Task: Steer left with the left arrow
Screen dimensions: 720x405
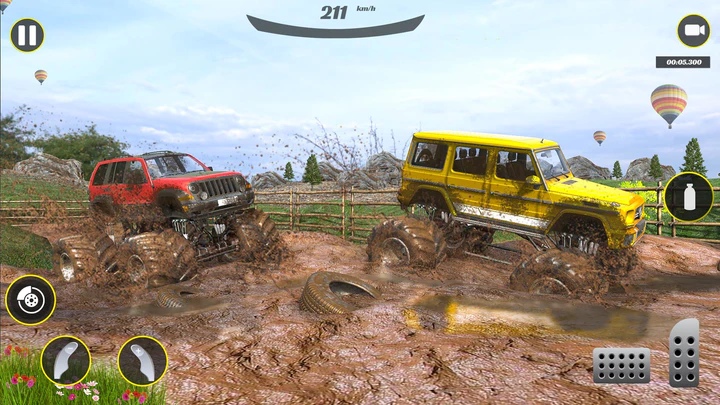Action: pos(66,360)
